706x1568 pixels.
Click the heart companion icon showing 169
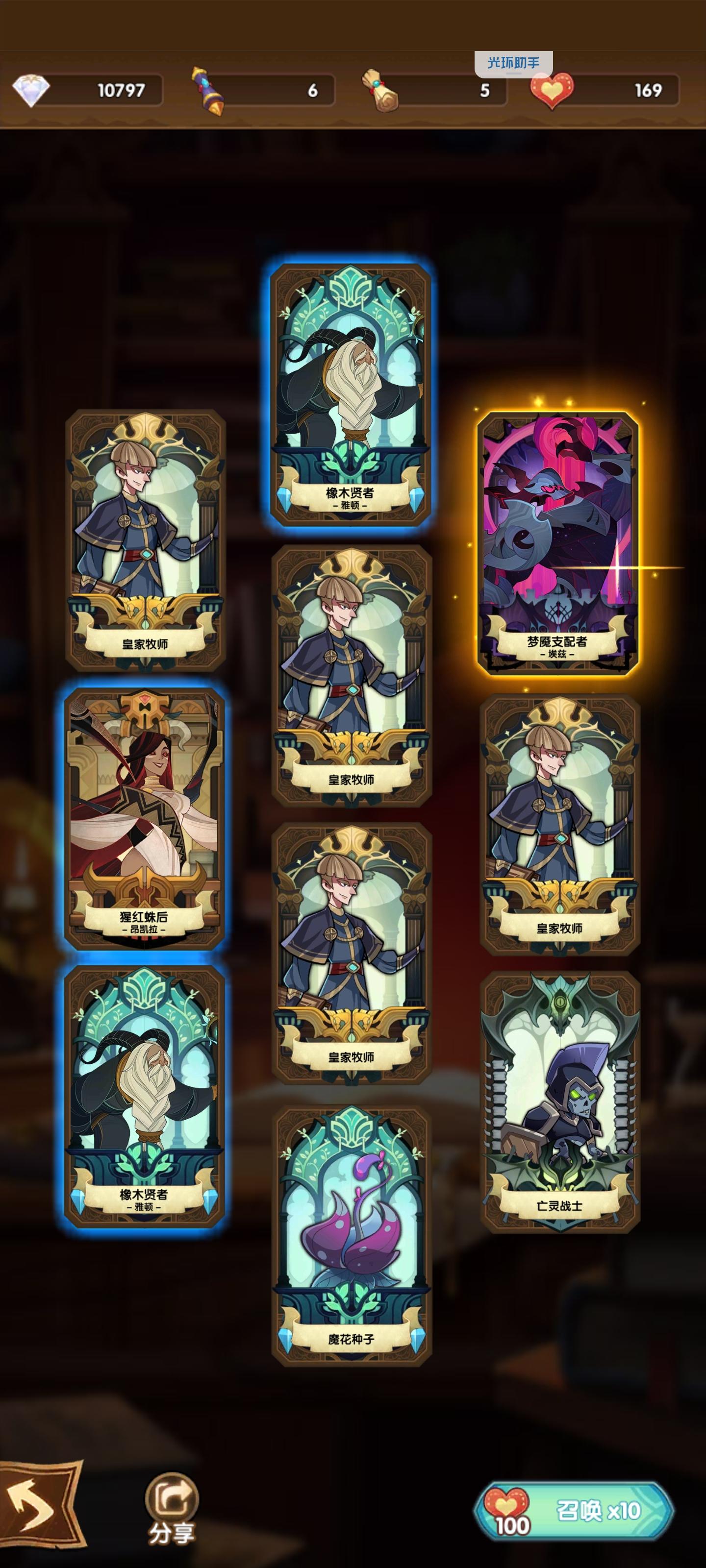coord(553,89)
